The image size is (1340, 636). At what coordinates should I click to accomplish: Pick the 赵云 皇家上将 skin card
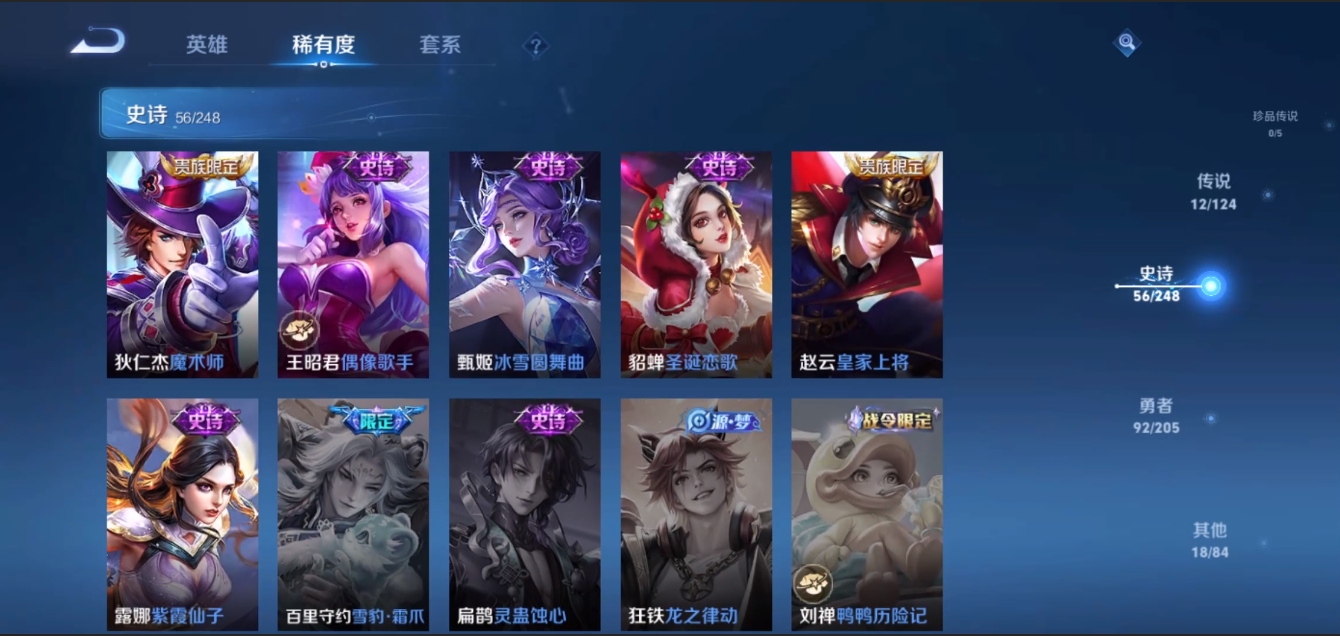pos(867,264)
